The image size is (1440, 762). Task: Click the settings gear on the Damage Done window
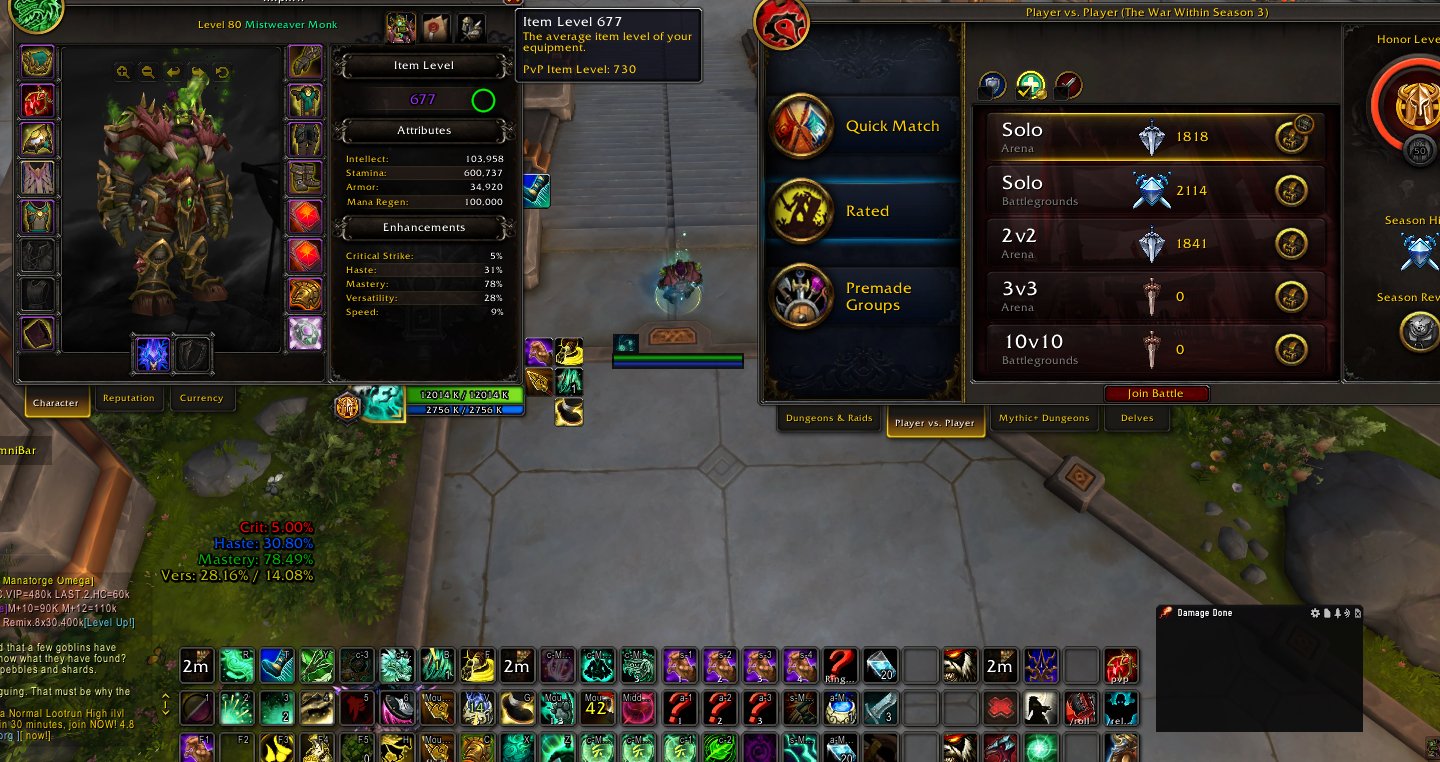tap(1315, 613)
